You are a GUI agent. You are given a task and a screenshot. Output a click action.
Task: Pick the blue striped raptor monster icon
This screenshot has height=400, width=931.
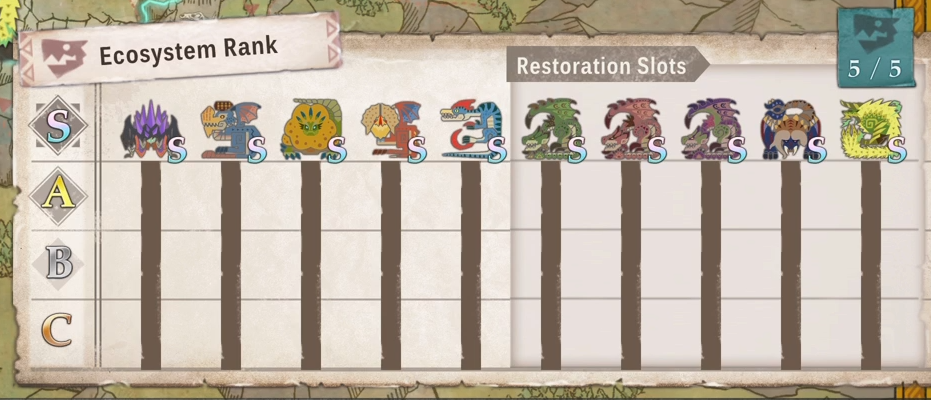point(470,130)
